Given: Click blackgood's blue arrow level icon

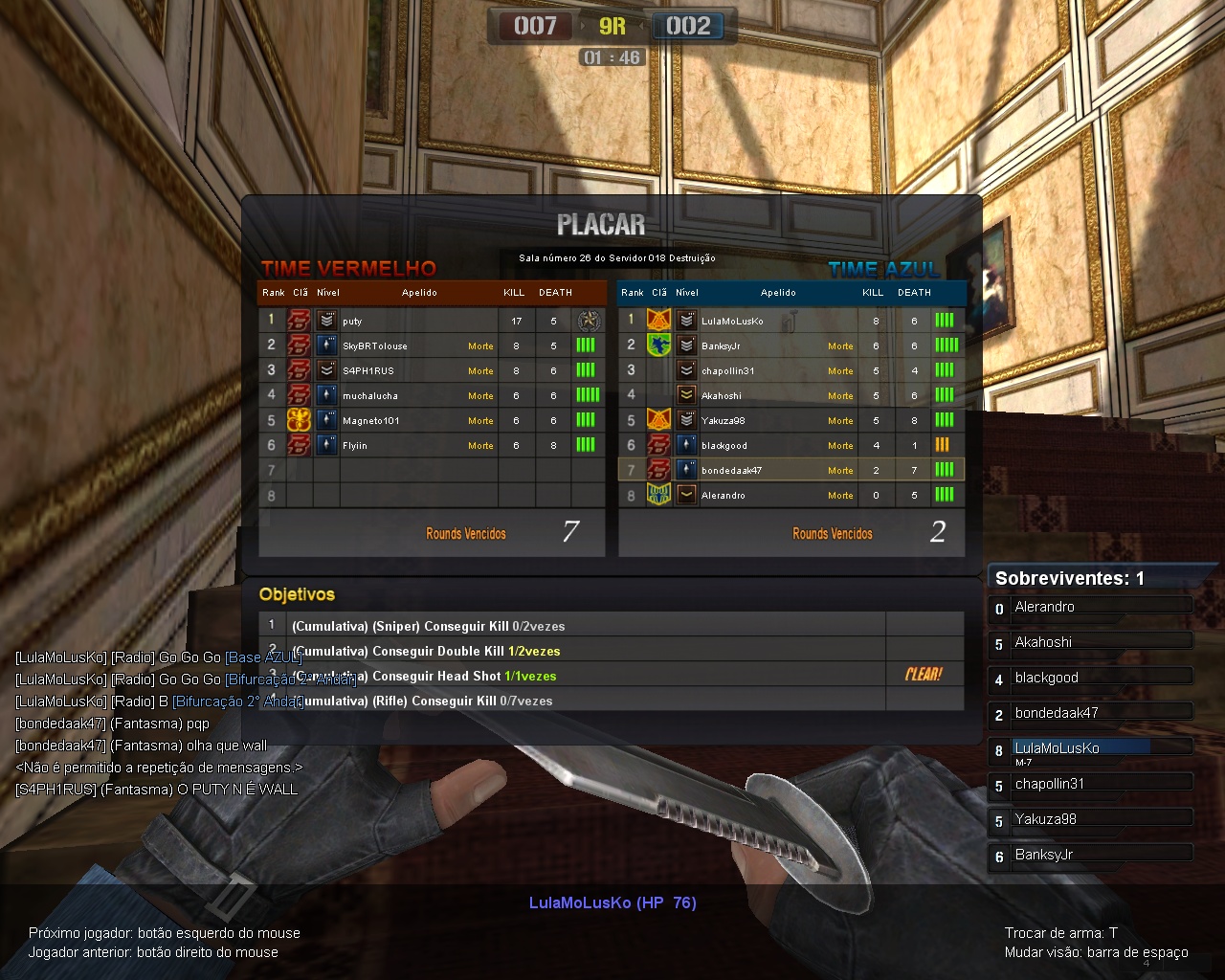Looking at the screenshot, I should 685,445.
